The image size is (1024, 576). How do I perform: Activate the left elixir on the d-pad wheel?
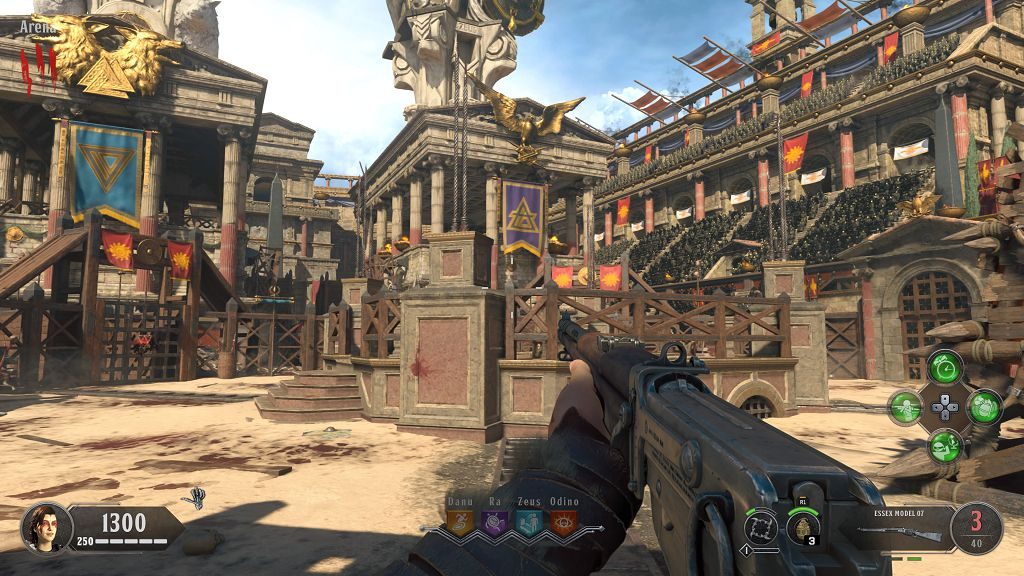click(905, 406)
